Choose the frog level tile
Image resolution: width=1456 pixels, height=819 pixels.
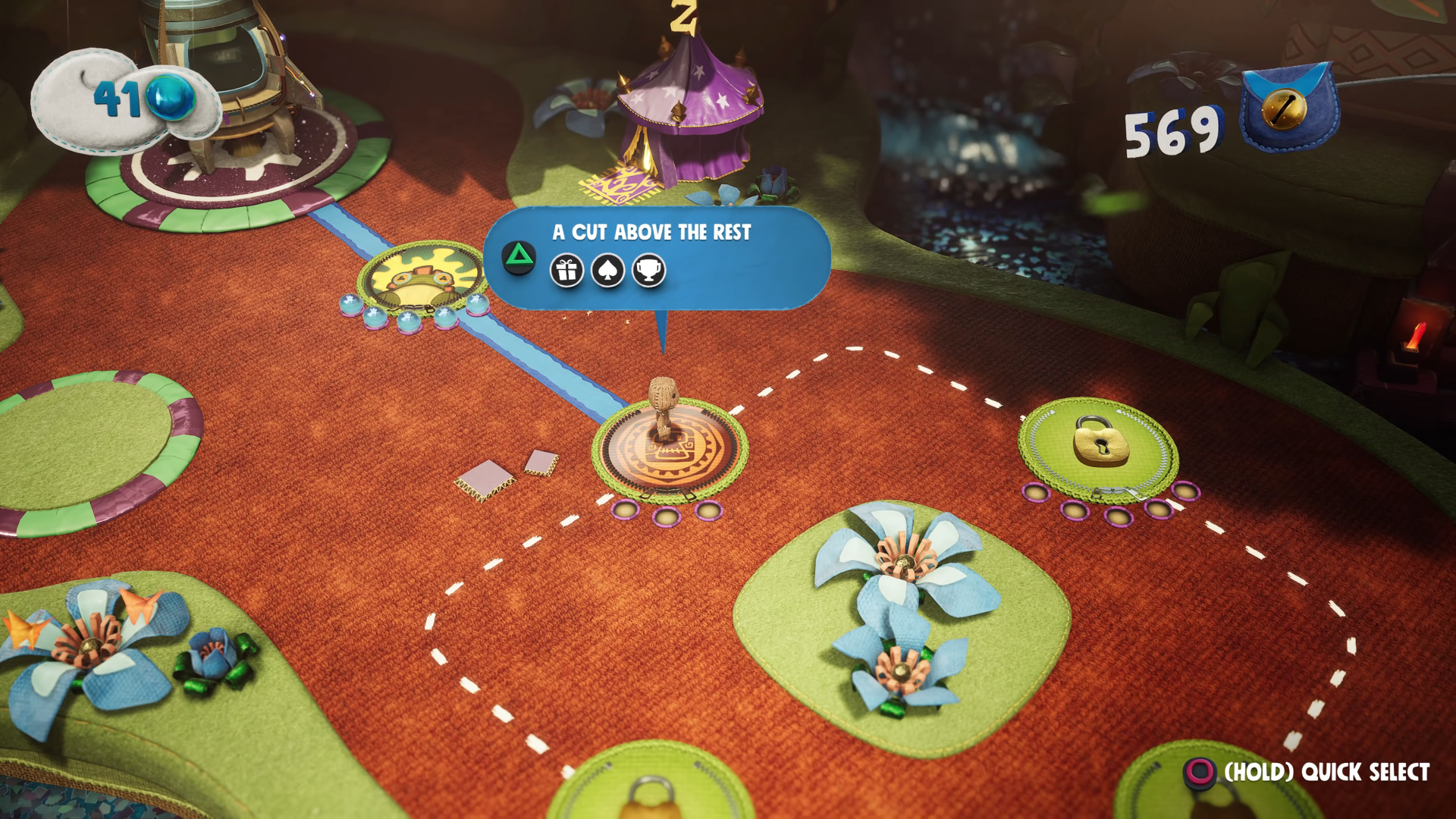click(421, 278)
